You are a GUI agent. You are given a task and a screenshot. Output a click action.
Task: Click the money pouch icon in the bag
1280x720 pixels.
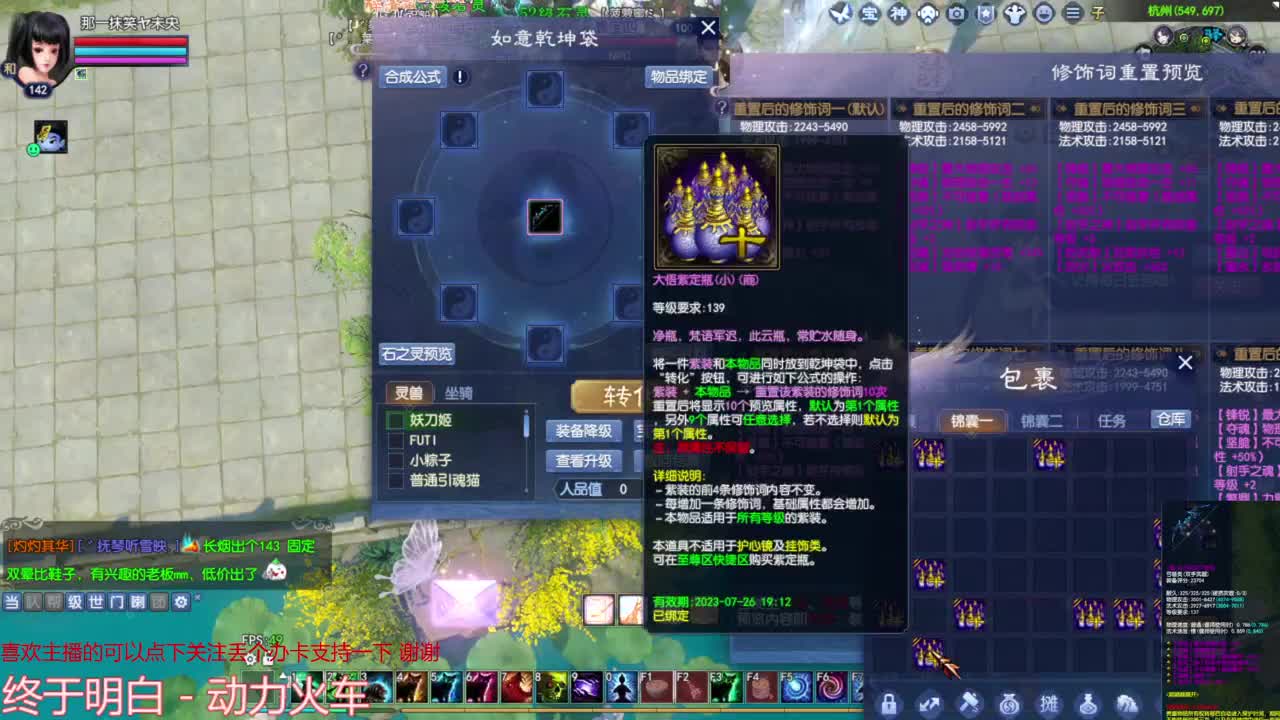click(x=1011, y=702)
